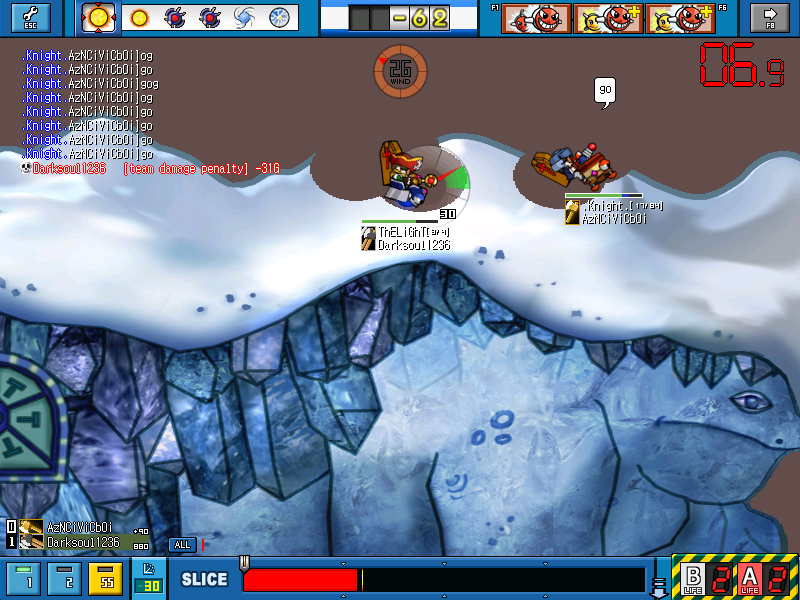Choose the yellow SS special shot
This screenshot has height=600, width=800.
pyautogui.click(x=105, y=578)
